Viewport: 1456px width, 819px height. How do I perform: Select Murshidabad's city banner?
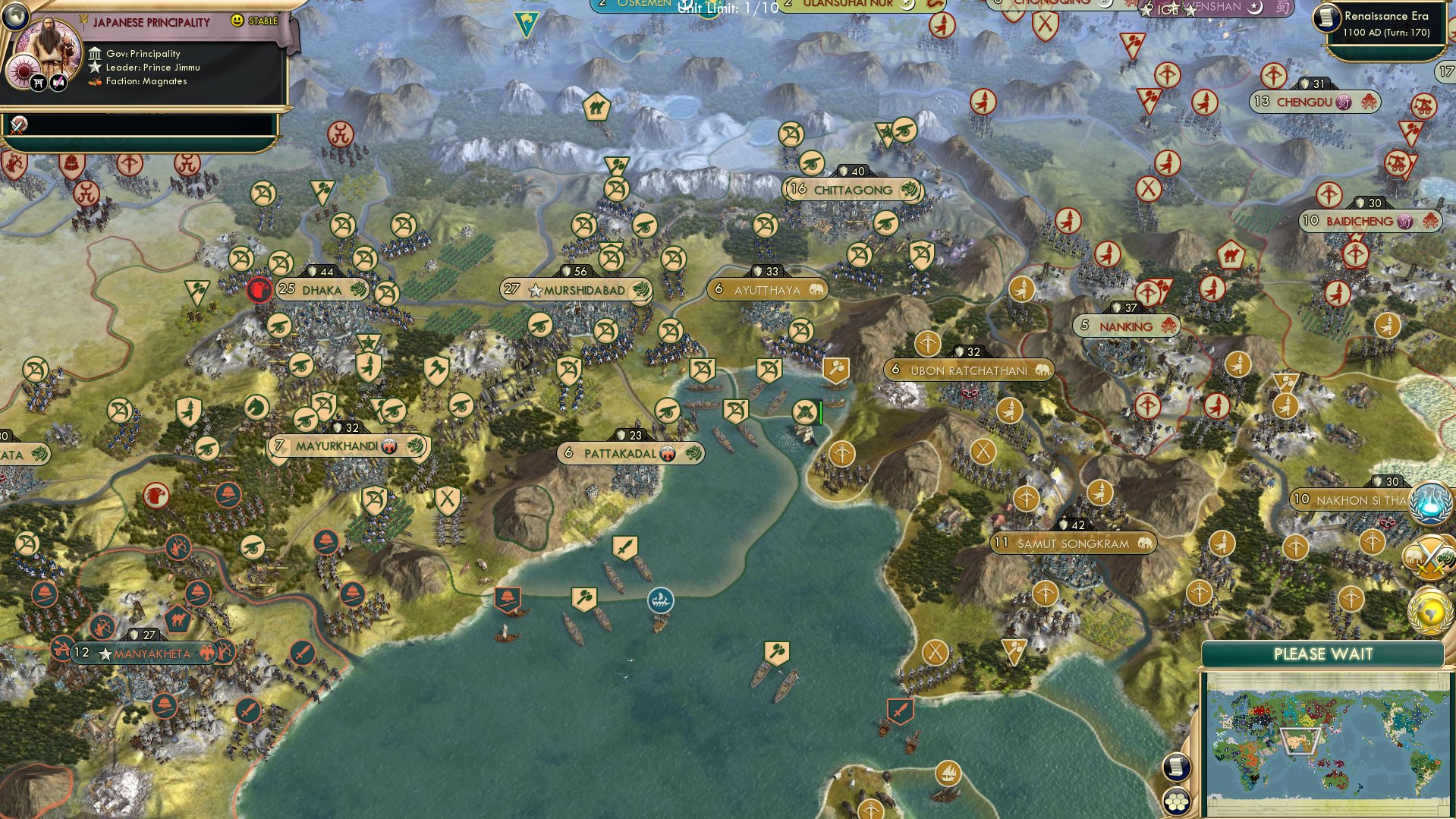pos(574,289)
